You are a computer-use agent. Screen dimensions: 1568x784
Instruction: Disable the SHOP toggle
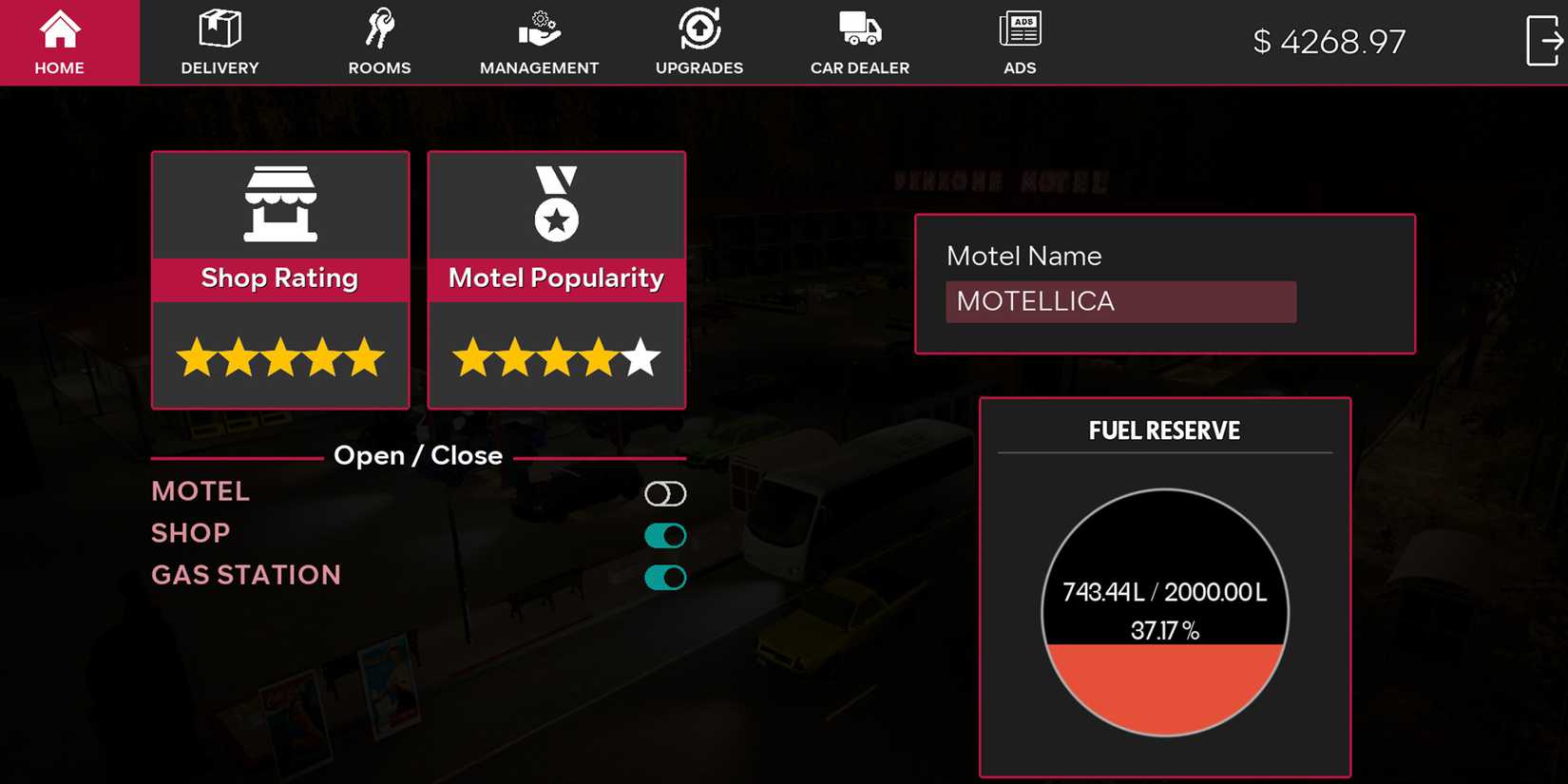665,535
